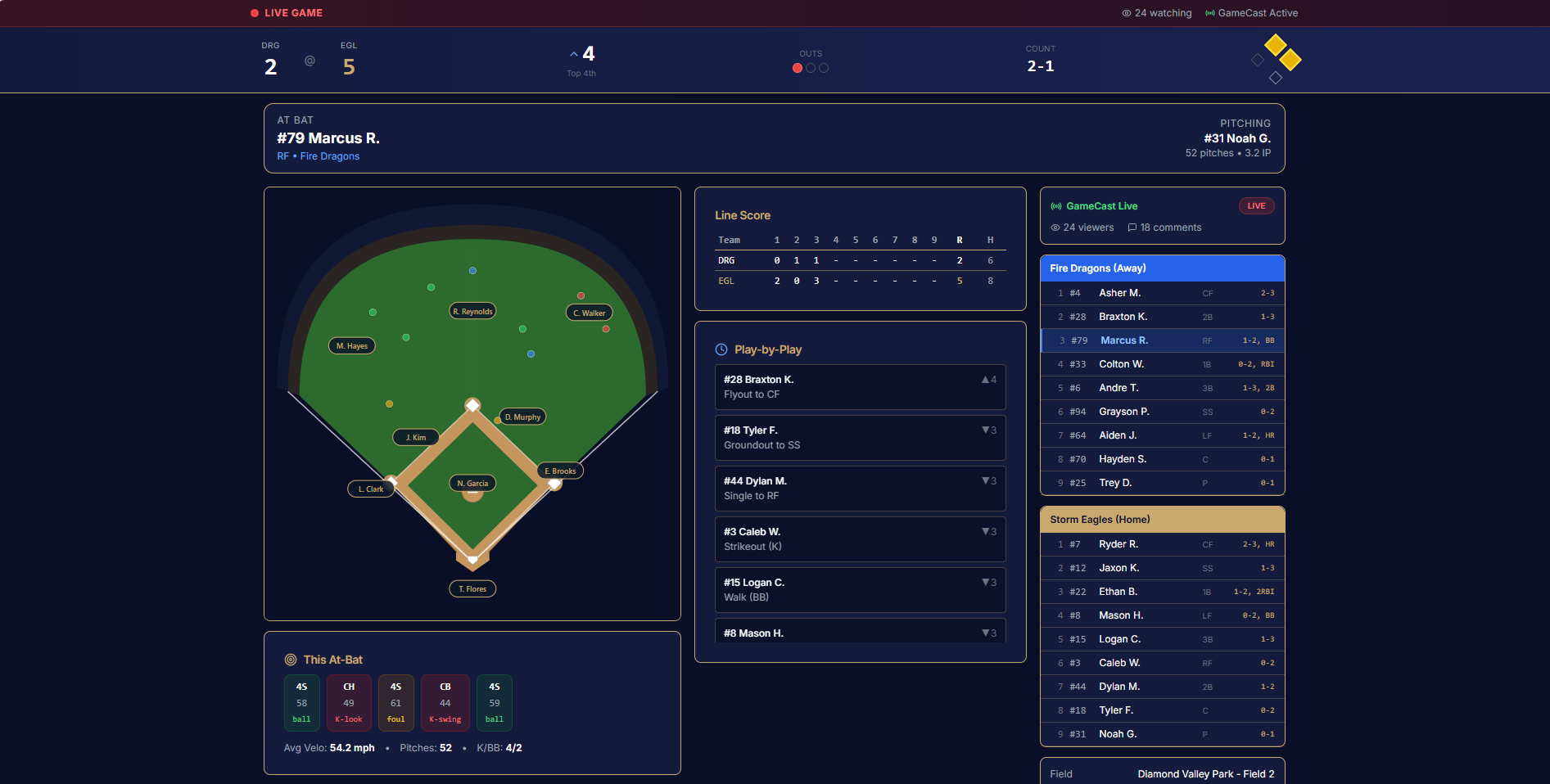The image size is (1550, 784).
Task: Select the Storm Eagles (Home) roster header
Action: point(1162,519)
